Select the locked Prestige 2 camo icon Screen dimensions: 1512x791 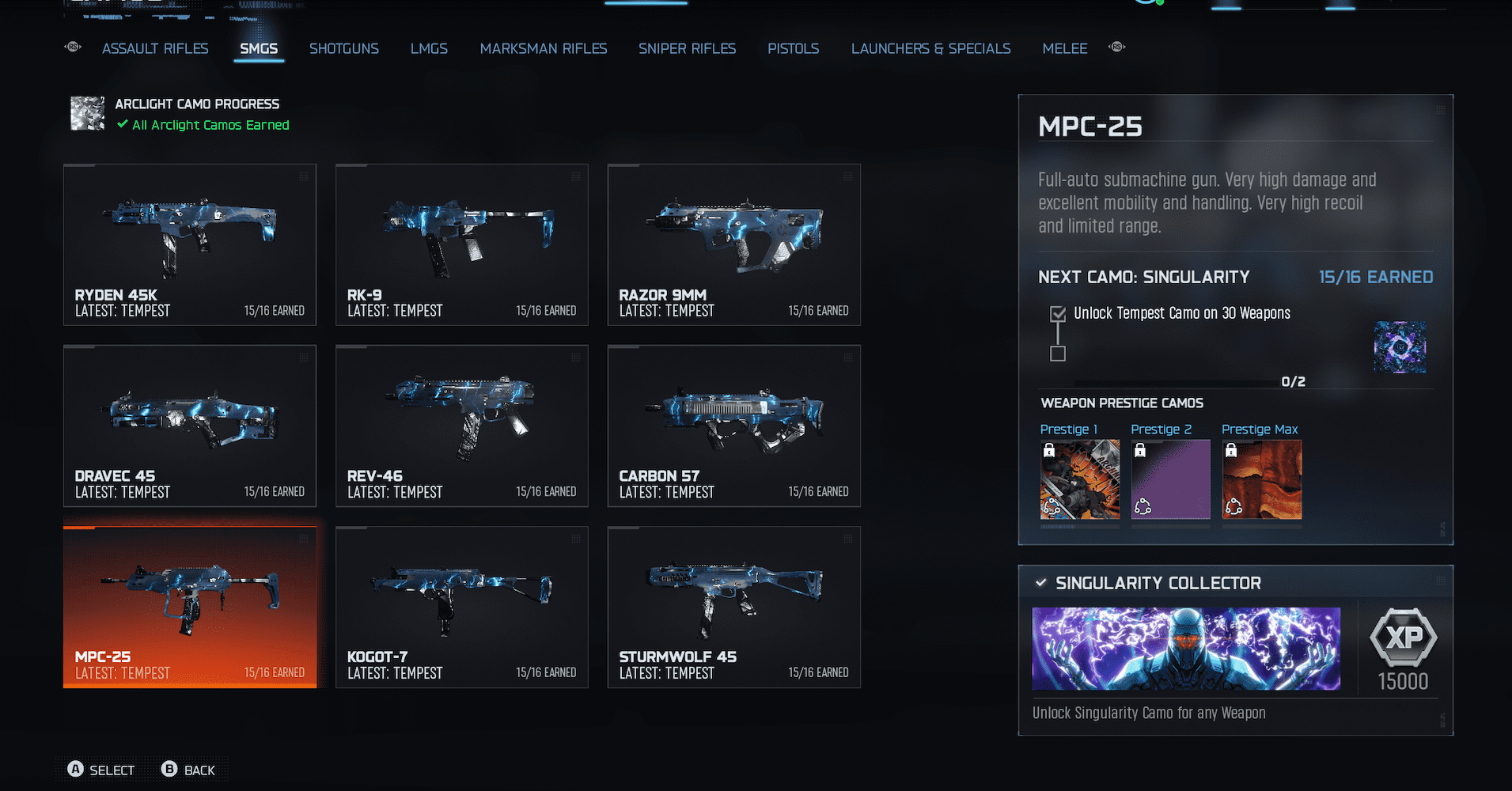(x=1170, y=479)
